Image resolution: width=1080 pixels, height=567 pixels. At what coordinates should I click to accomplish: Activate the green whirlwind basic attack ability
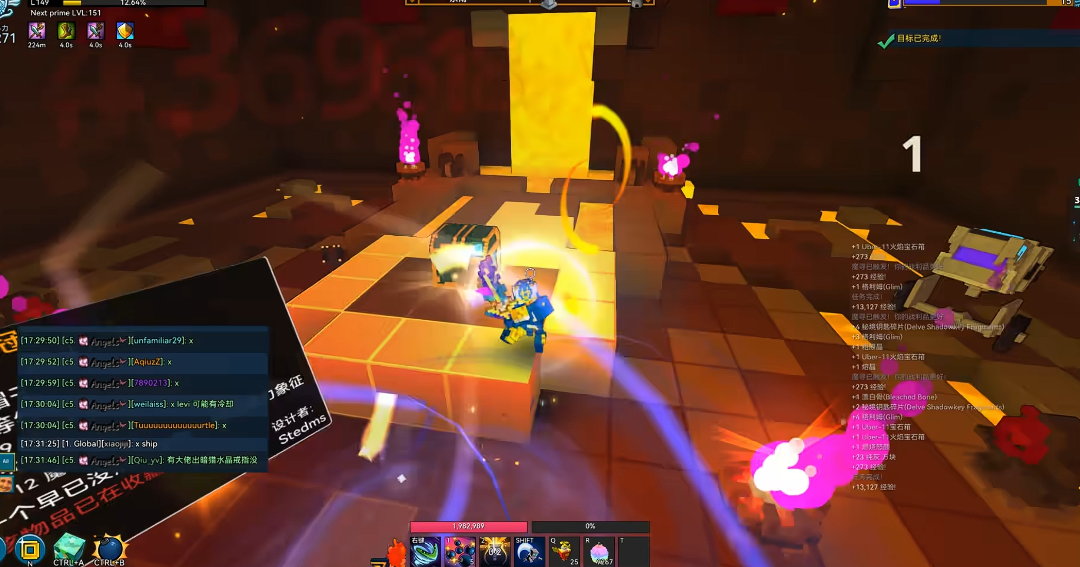click(x=425, y=551)
